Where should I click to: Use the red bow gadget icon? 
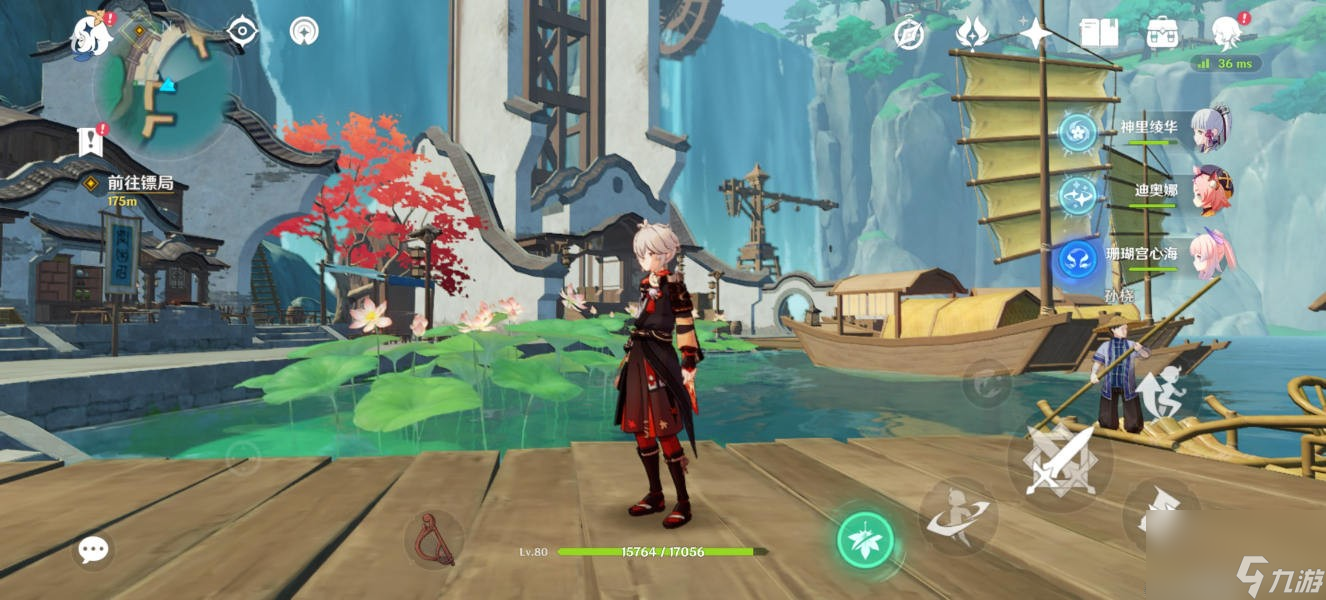click(x=433, y=540)
